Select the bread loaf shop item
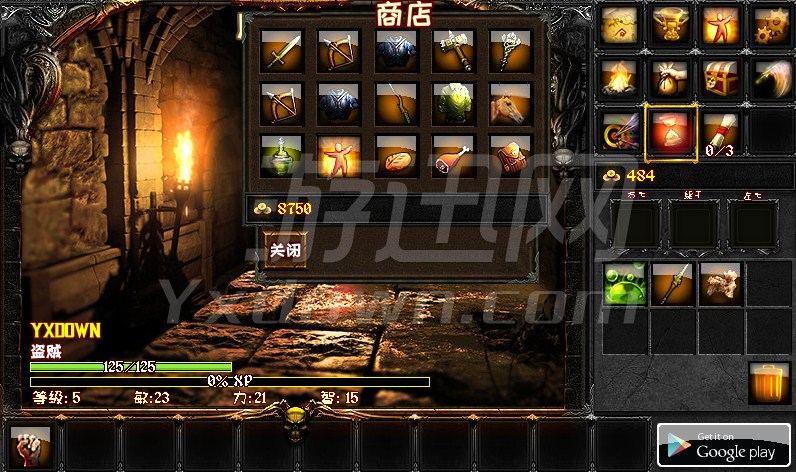This screenshot has width=796, height=472. (x=396, y=156)
